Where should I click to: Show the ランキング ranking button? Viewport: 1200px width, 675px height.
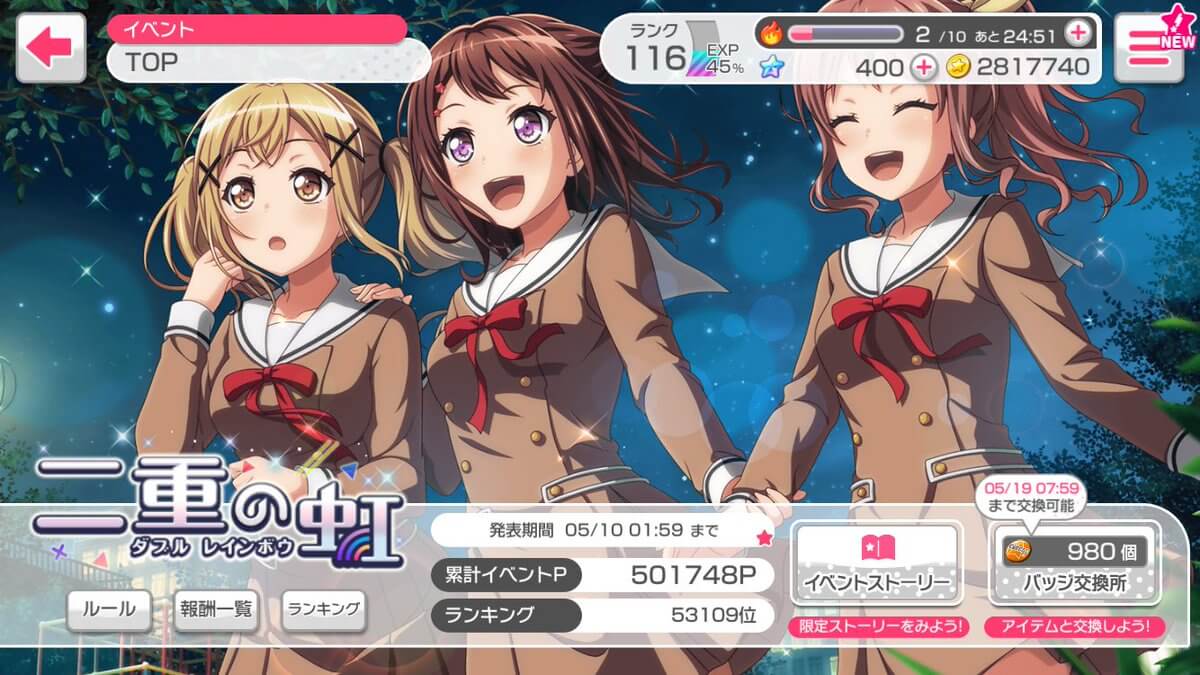pyautogui.click(x=322, y=609)
